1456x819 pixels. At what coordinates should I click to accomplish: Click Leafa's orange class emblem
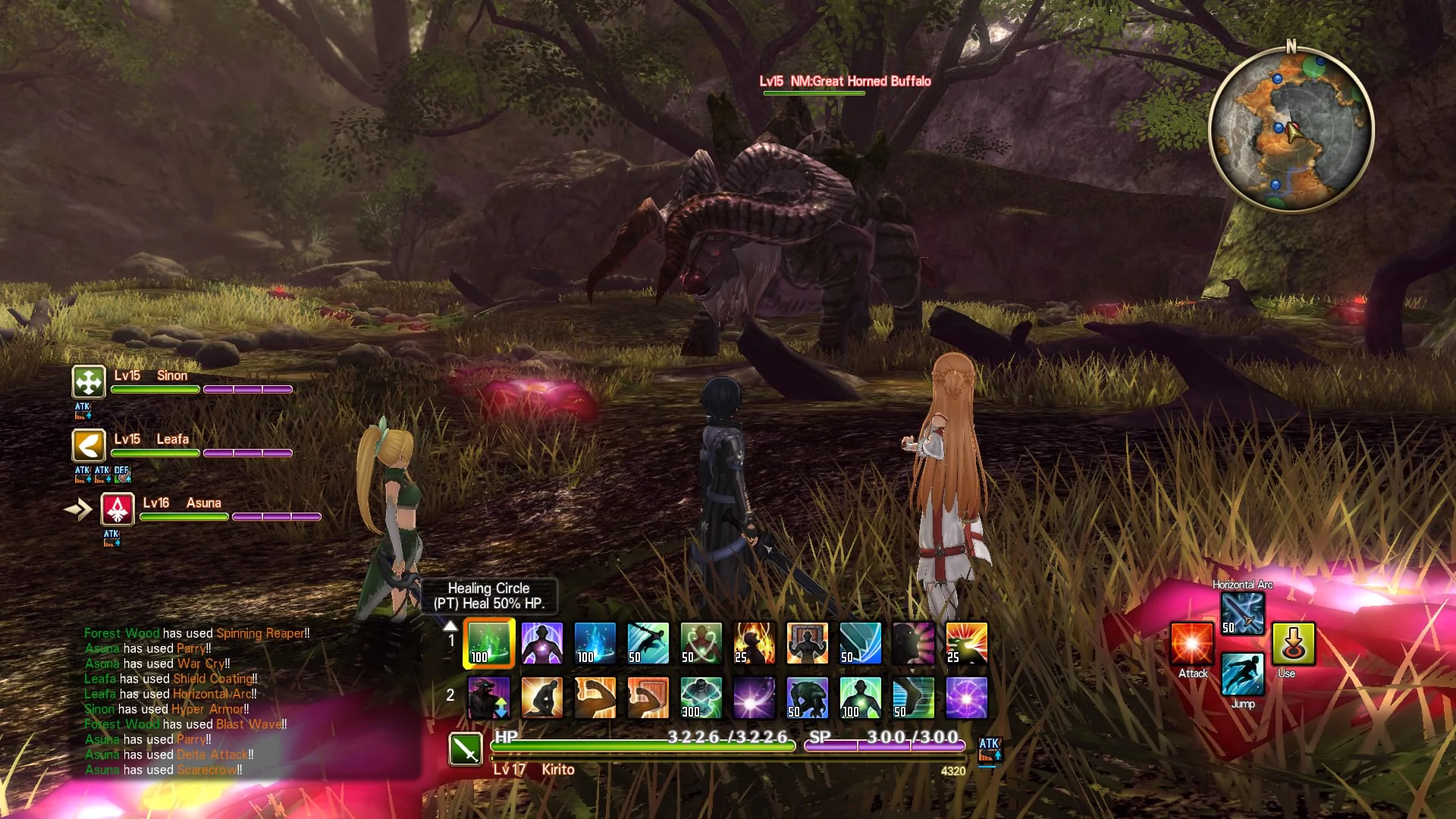(88, 446)
